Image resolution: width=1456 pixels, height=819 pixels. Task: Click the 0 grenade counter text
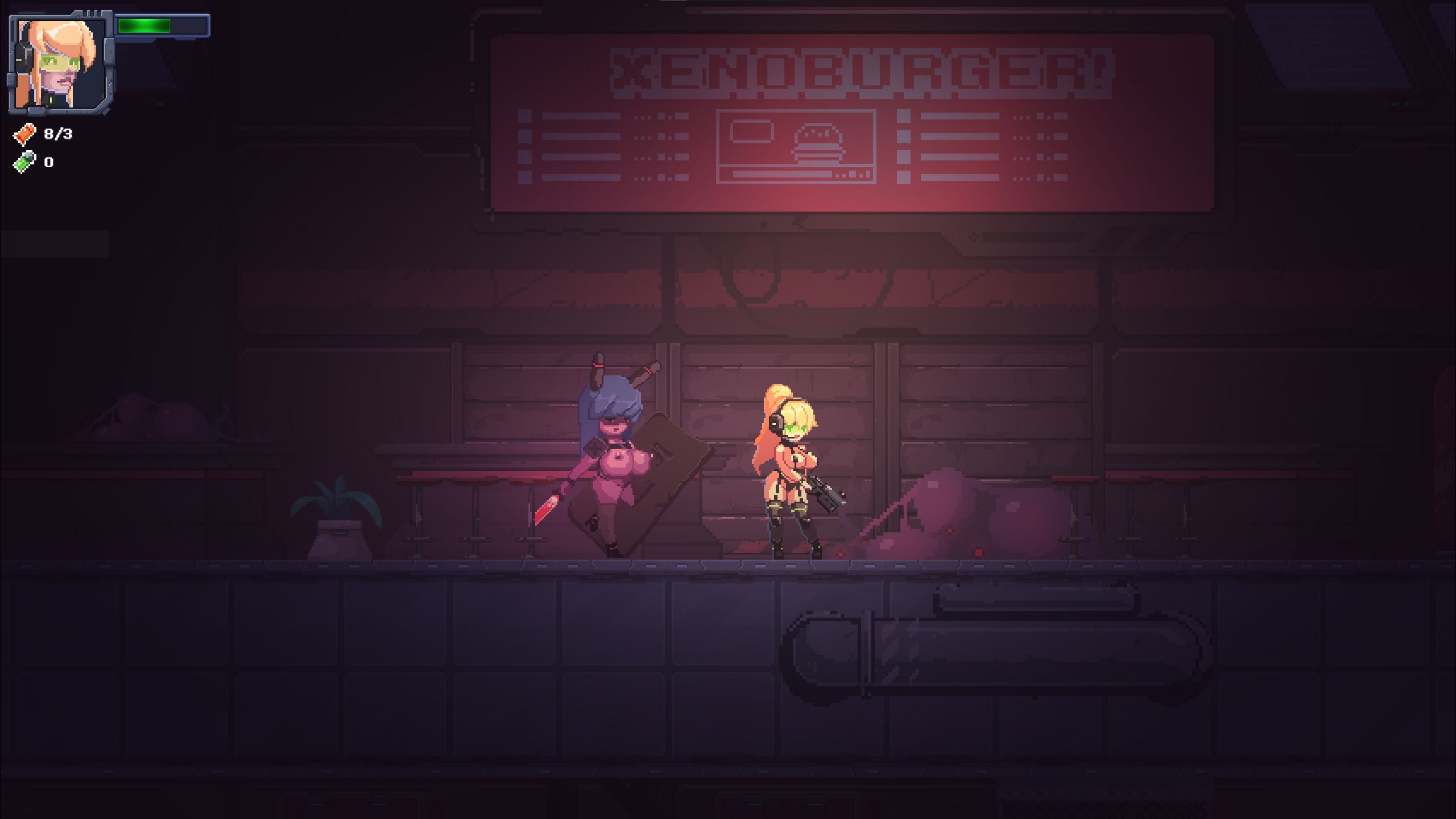click(49, 163)
